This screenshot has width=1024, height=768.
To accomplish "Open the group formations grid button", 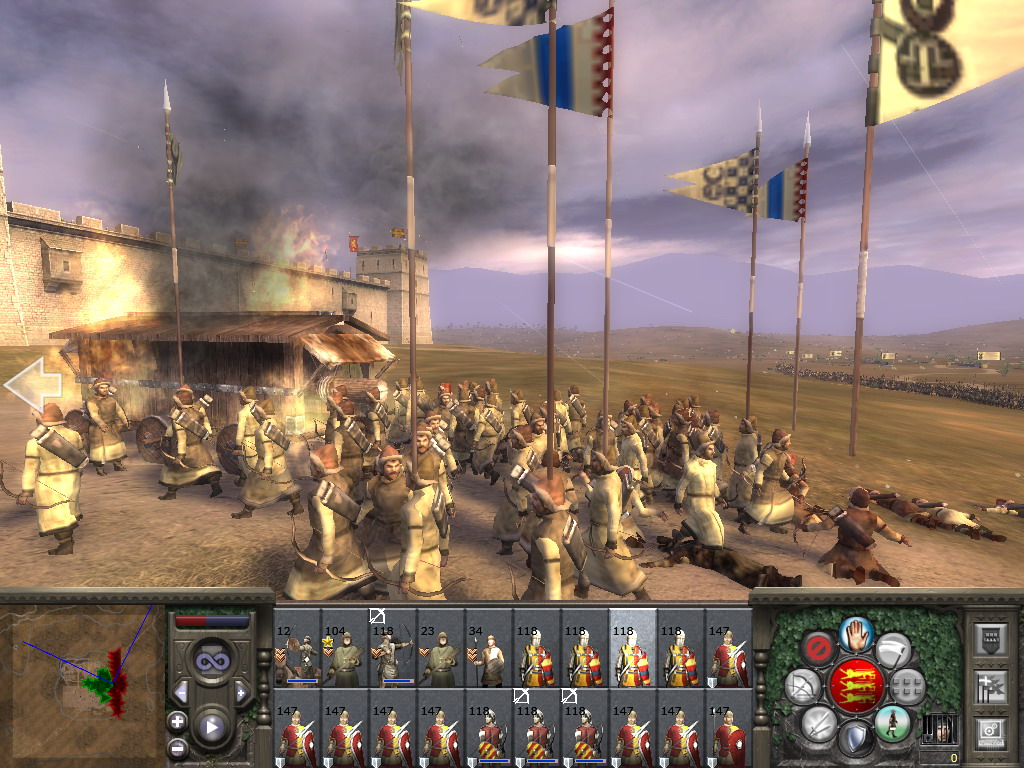I will click(x=908, y=686).
